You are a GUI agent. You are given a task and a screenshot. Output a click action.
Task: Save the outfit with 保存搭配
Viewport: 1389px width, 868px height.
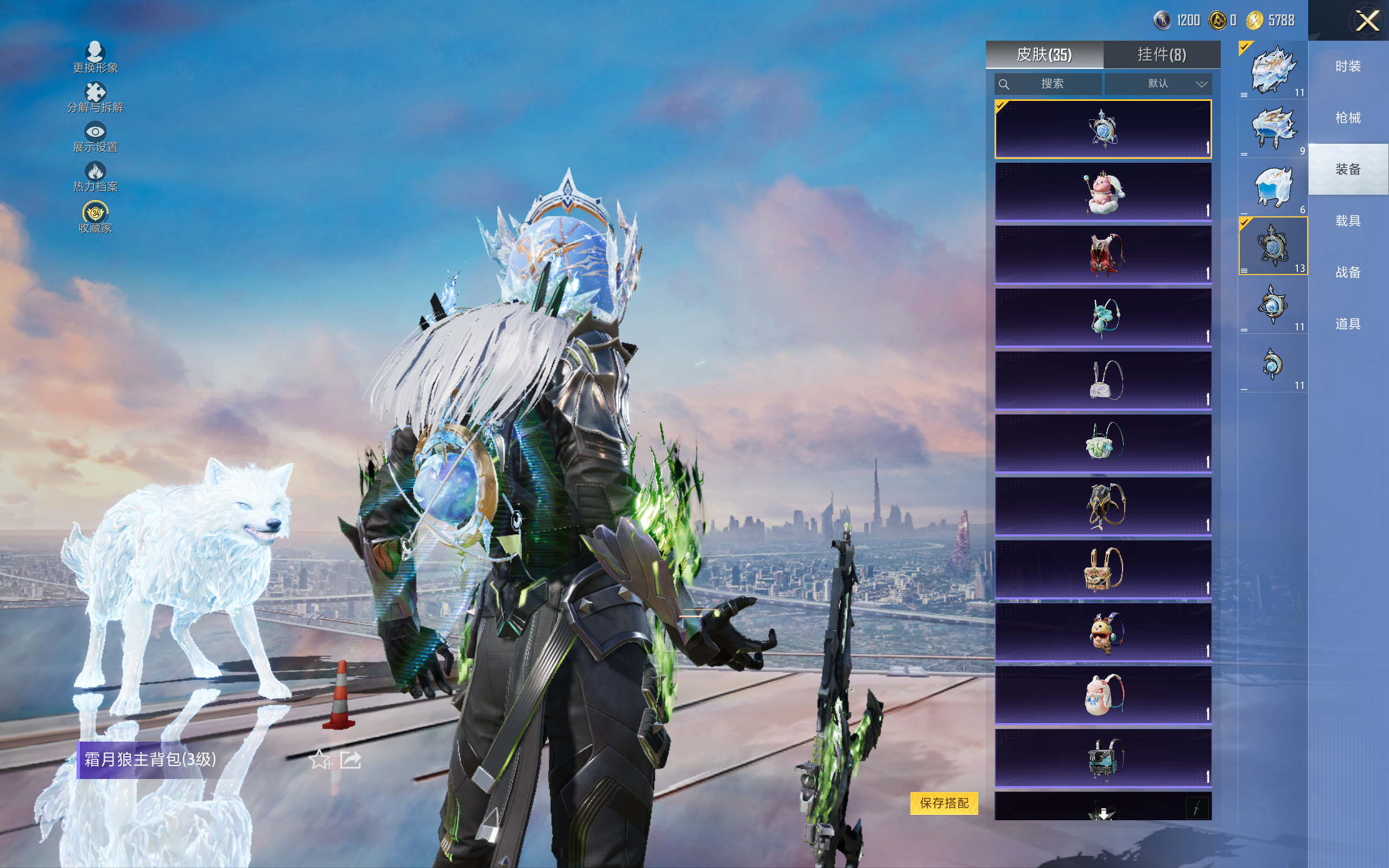[944, 802]
